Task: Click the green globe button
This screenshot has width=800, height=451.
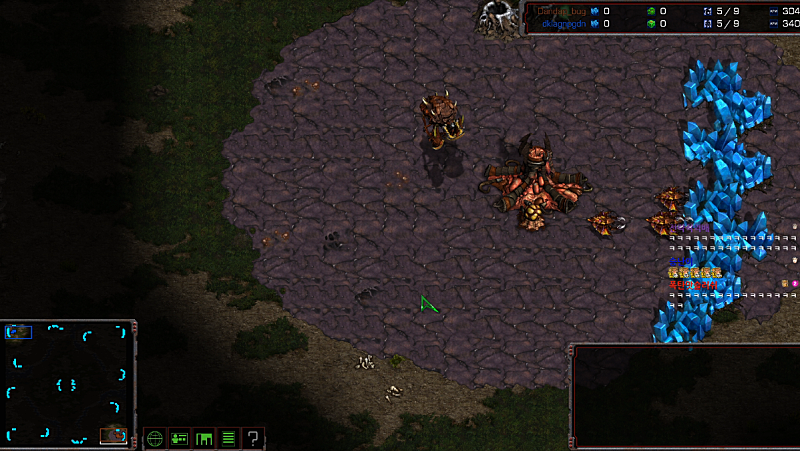Action: click(x=155, y=438)
